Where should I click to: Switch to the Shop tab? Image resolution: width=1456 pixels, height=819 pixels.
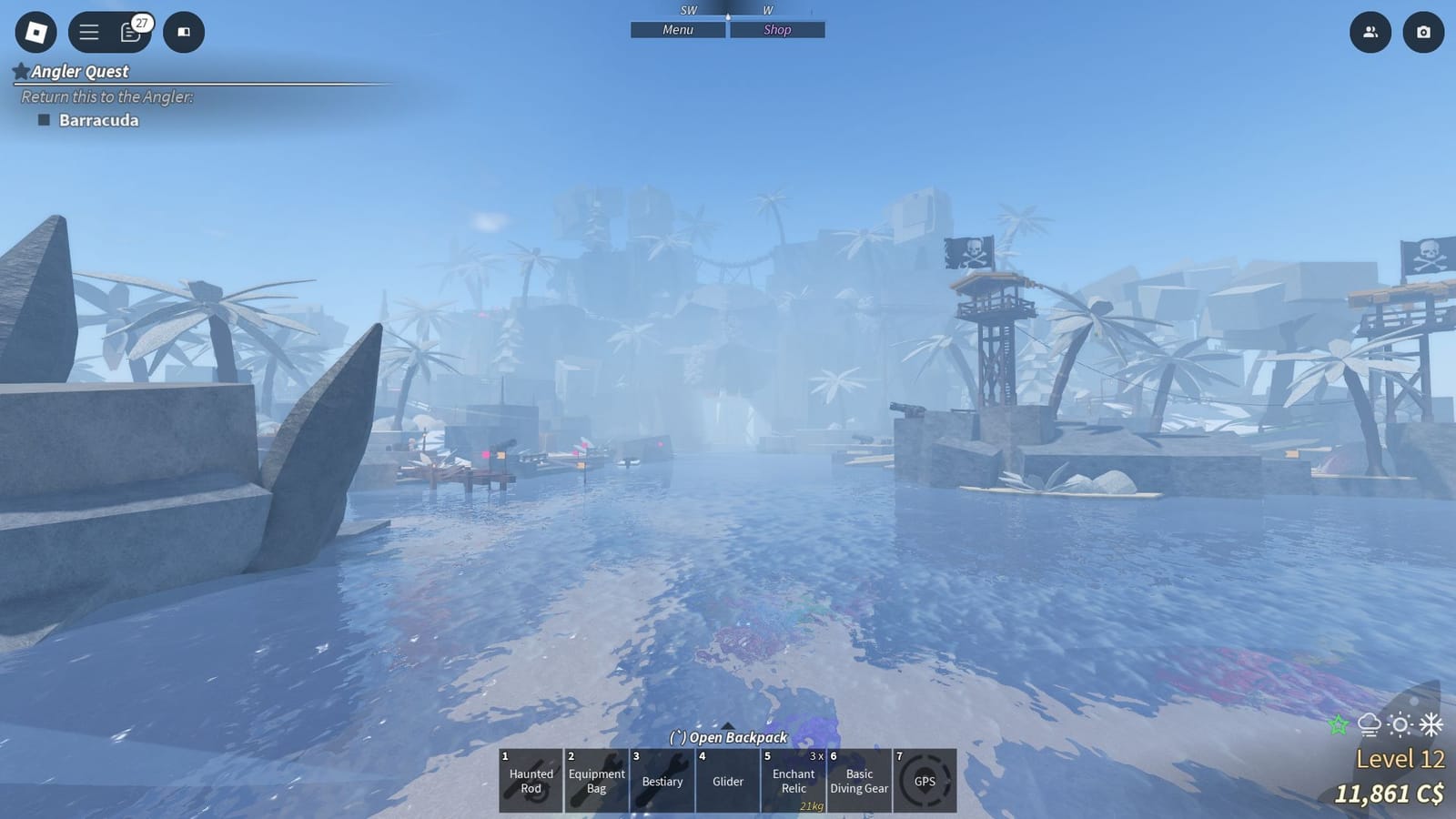(776, 29)
